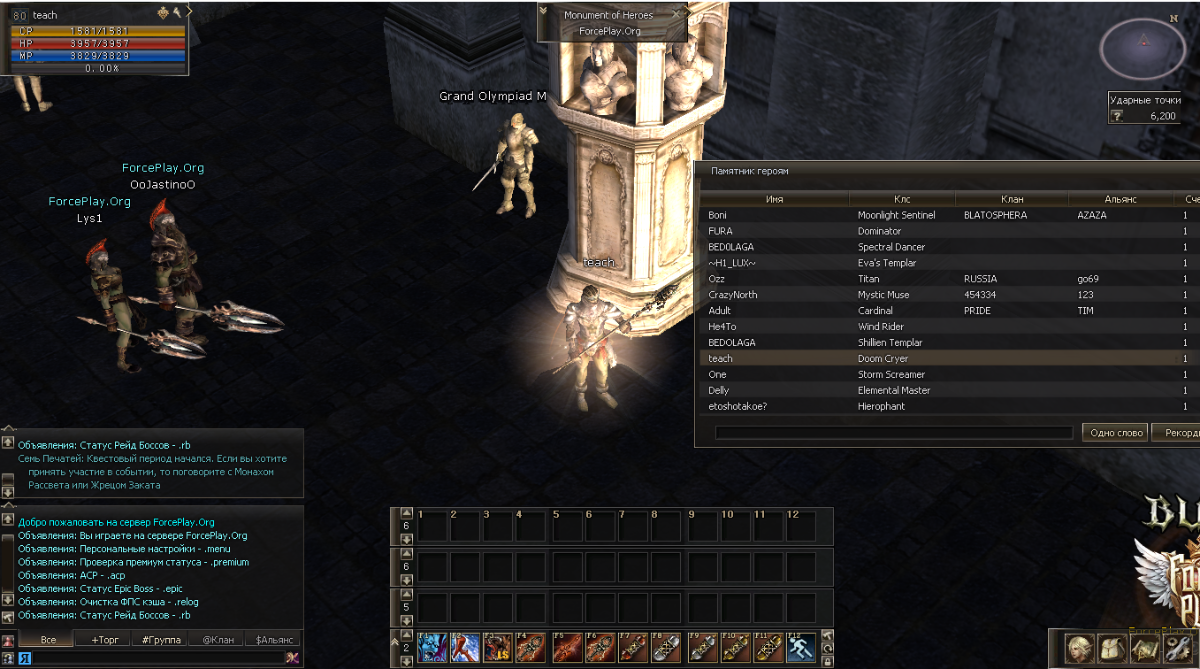Click the hero search text field
1200x669 pixels.
(894, 433)
